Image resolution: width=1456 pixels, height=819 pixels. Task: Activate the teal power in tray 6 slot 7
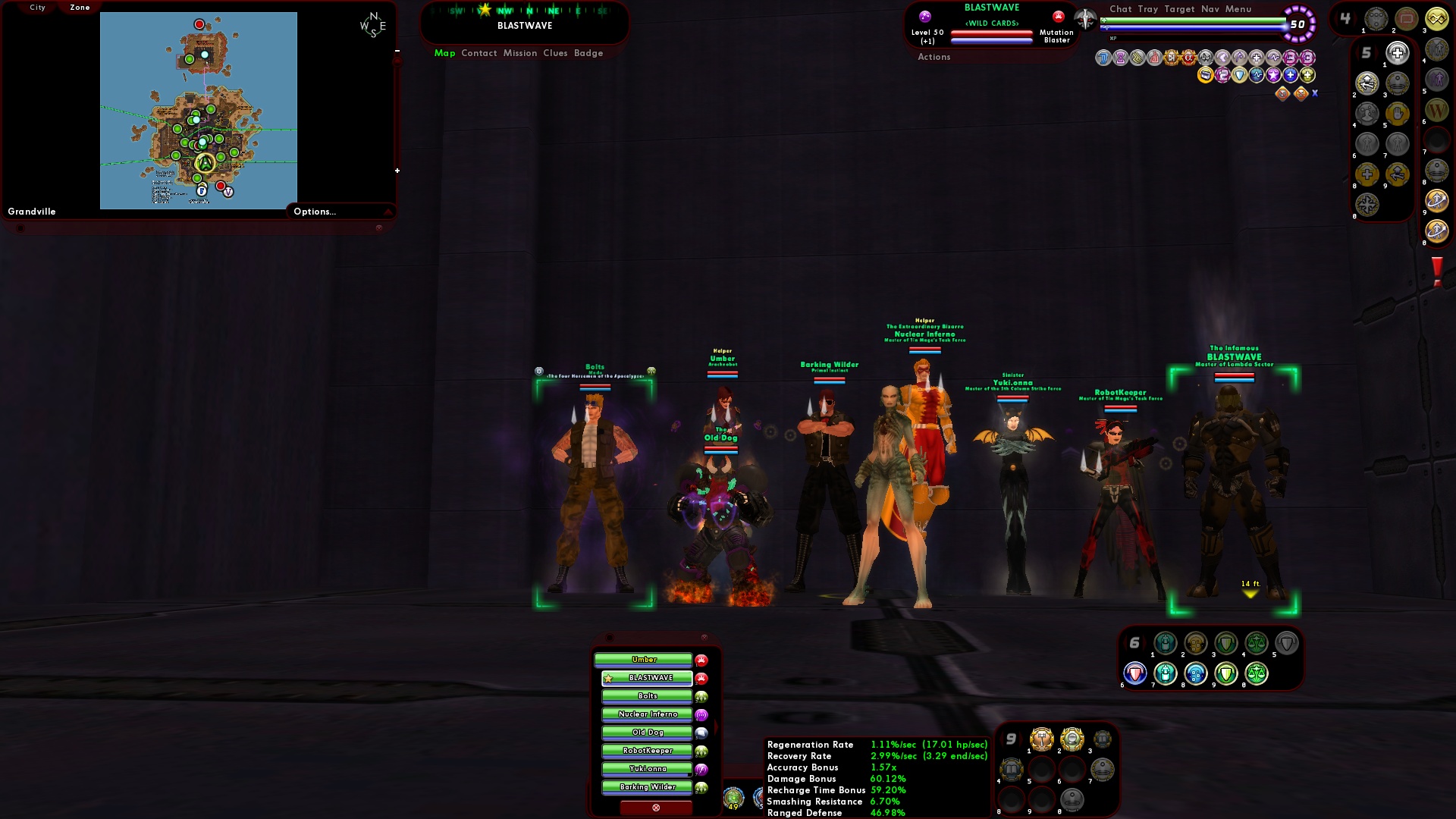click(x=1165, y=672)
